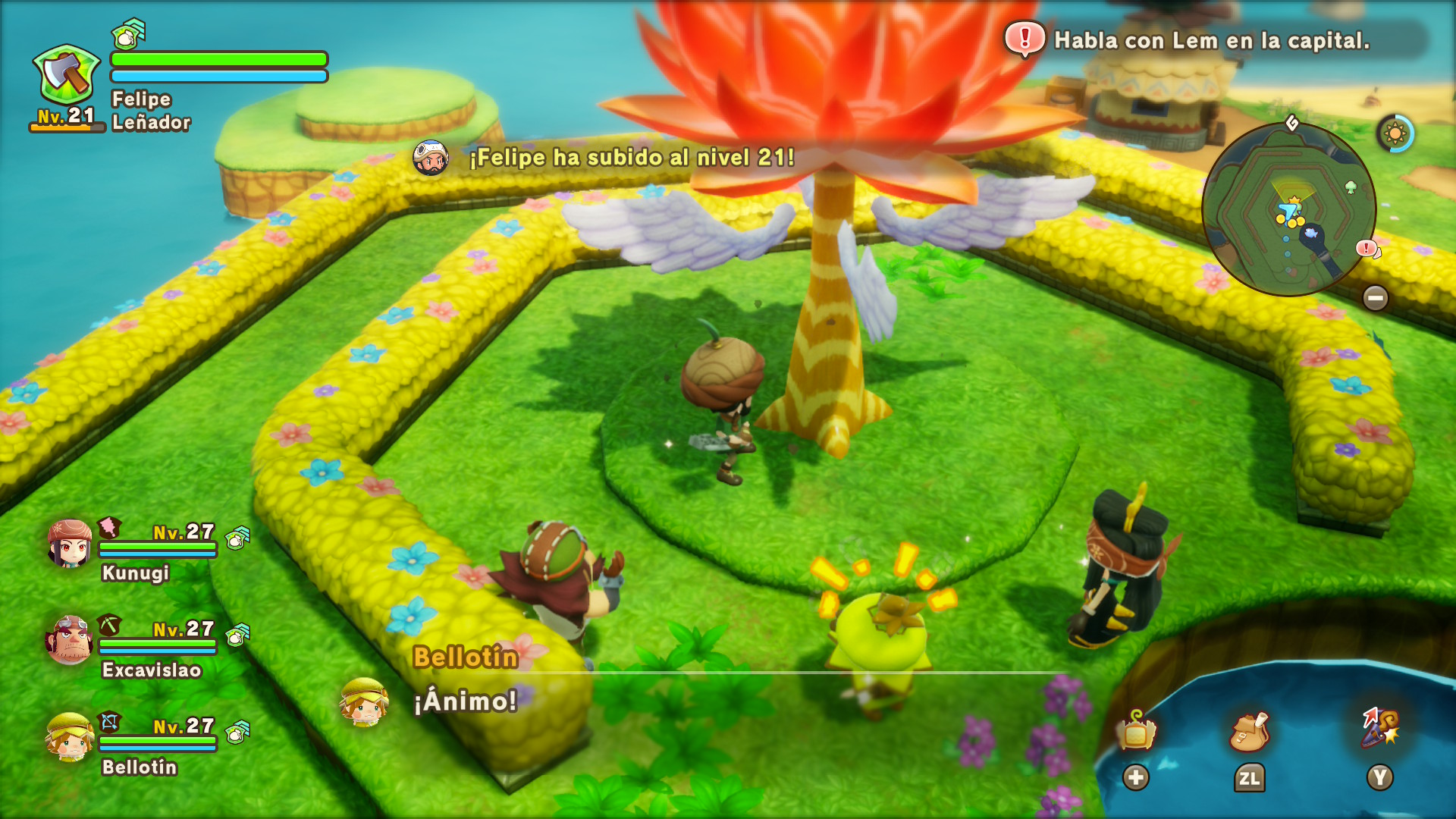1456x819 pixels.
Task: Click the sun time-of-day indicator
Action: tap(1395, 134)
